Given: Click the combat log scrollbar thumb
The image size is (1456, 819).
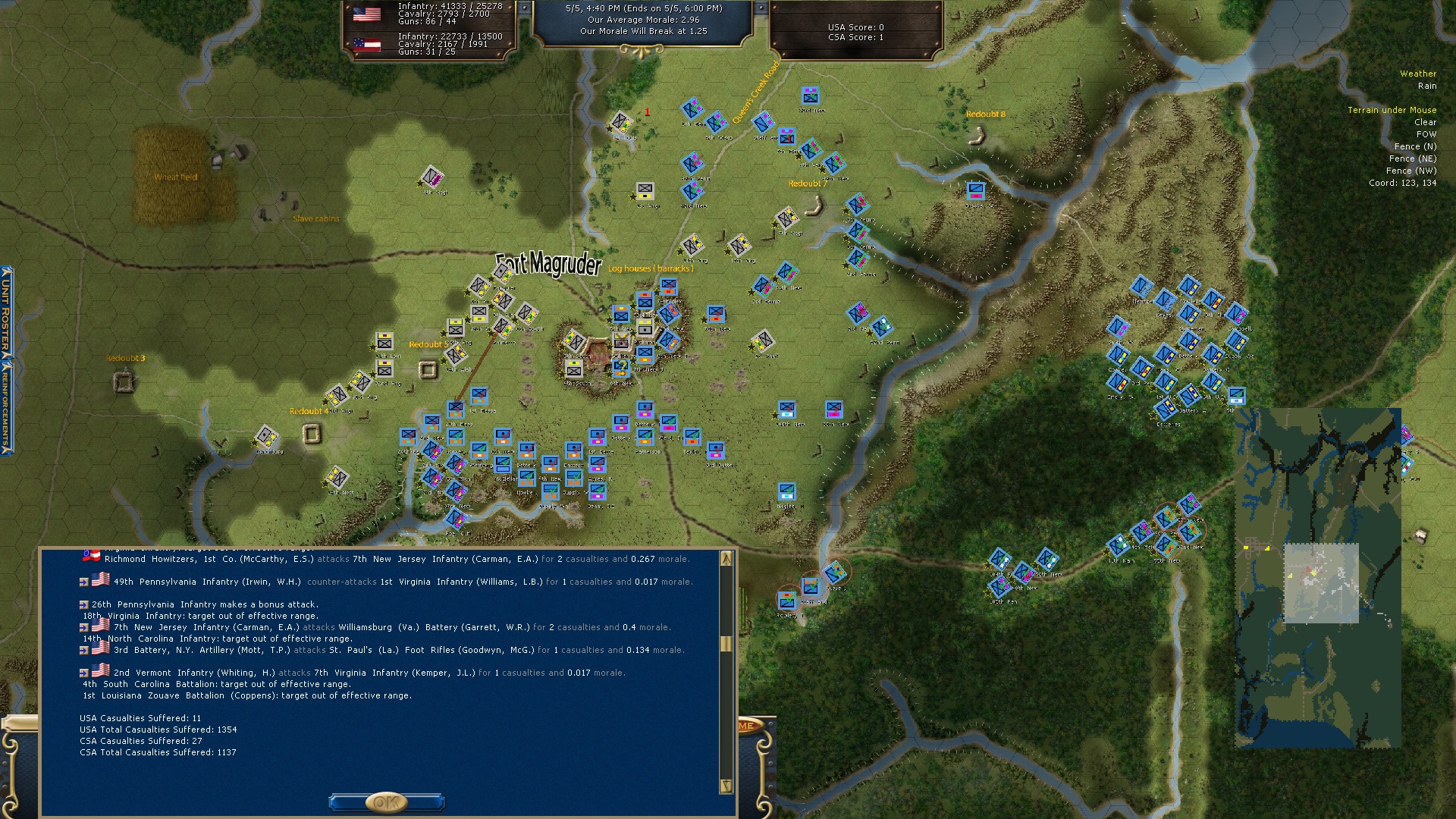Looking at the screenshot, I should pos(726,643).
